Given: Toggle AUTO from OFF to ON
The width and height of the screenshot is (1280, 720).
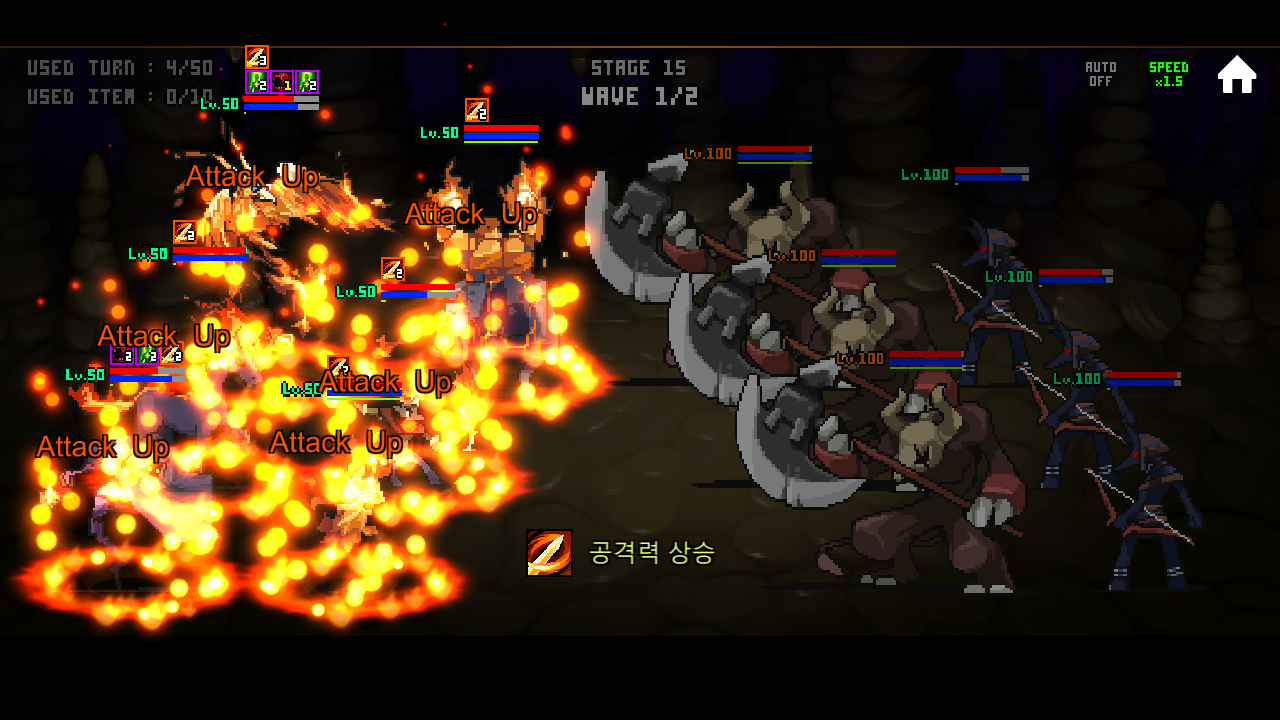Looking at the screenshot, I should coord(1100,74).
